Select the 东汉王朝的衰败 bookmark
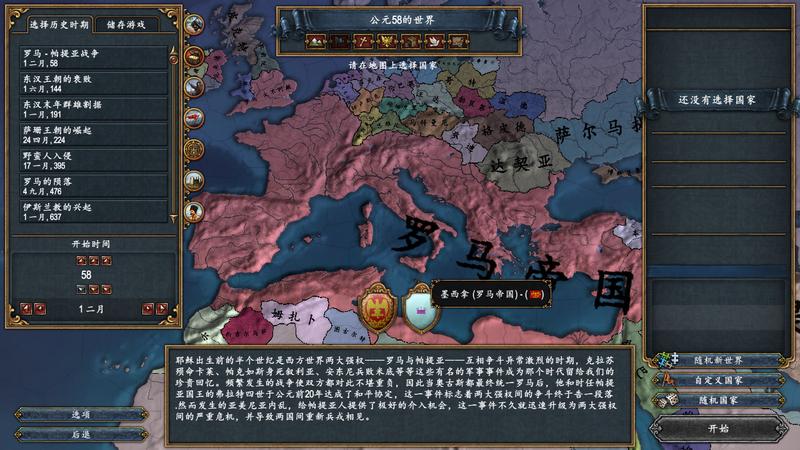Image resolution: width=800 pixels, height=450 pixels. click(x=94, y=82)
